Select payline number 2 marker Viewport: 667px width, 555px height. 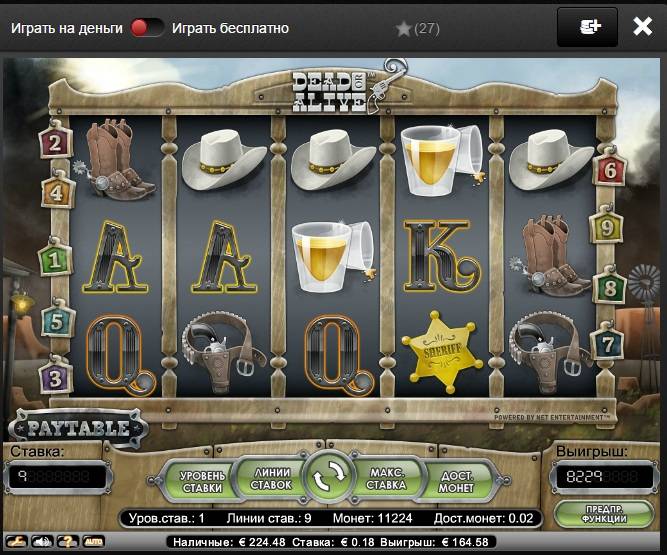click(54, 143)
